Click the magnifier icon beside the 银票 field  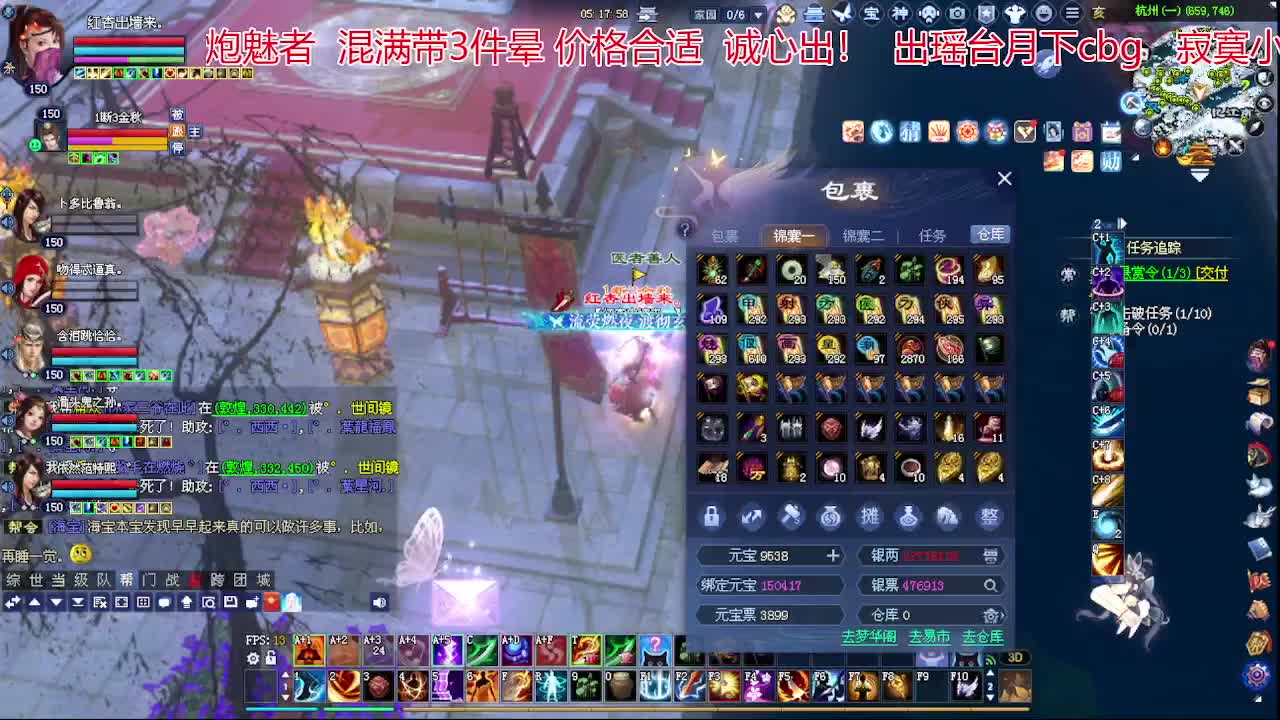989,584
